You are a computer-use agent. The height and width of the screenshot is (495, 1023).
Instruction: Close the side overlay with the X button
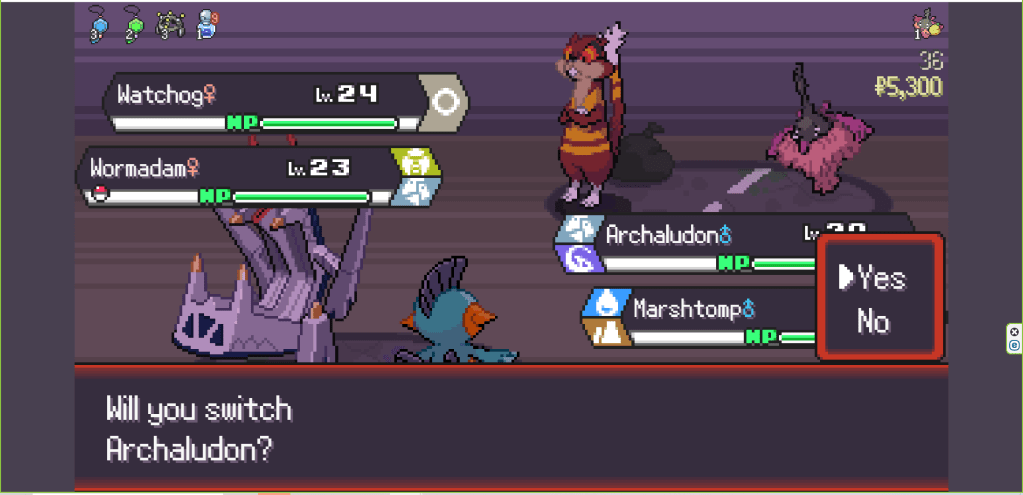(x=1014, y=332)
